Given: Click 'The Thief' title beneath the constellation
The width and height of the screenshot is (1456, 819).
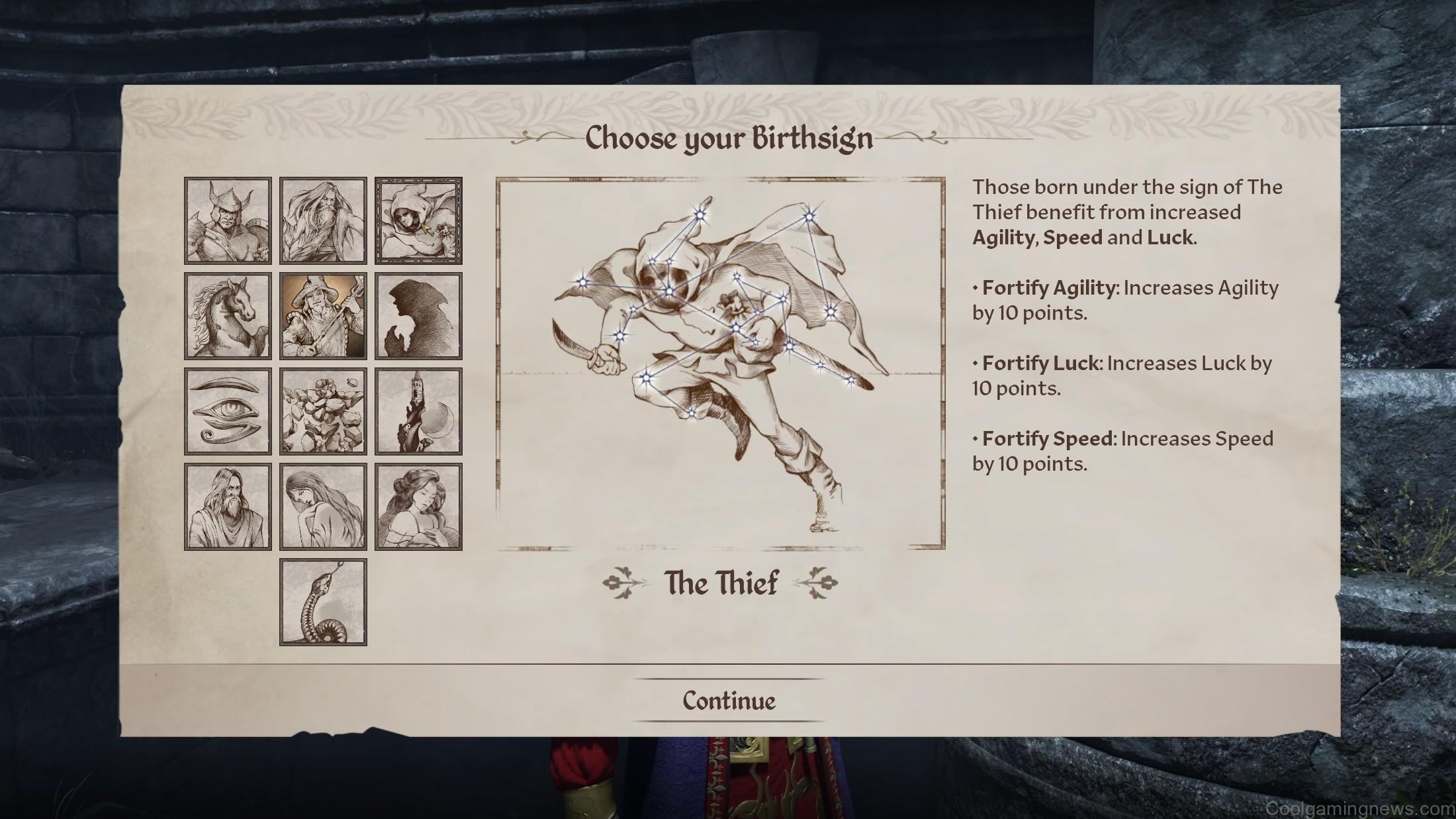Looking at the screenshot, I should click(723, 583).
